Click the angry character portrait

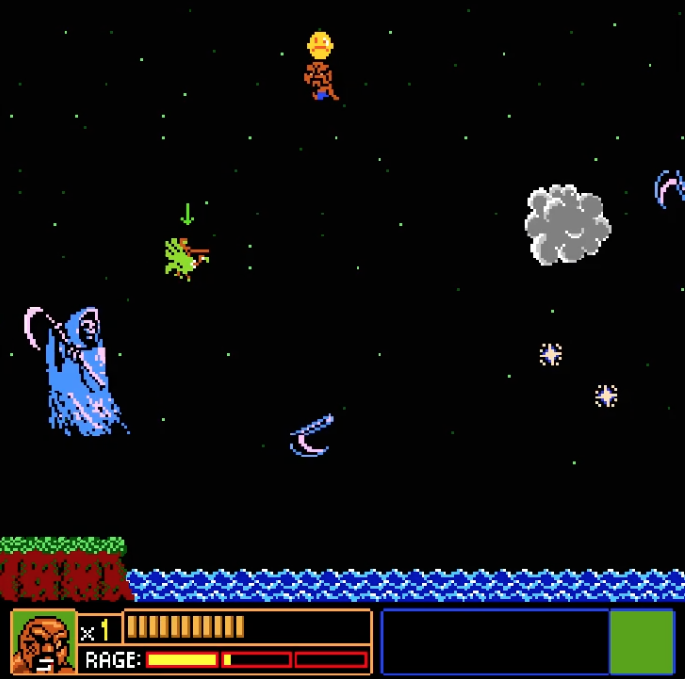click(43, 642)
